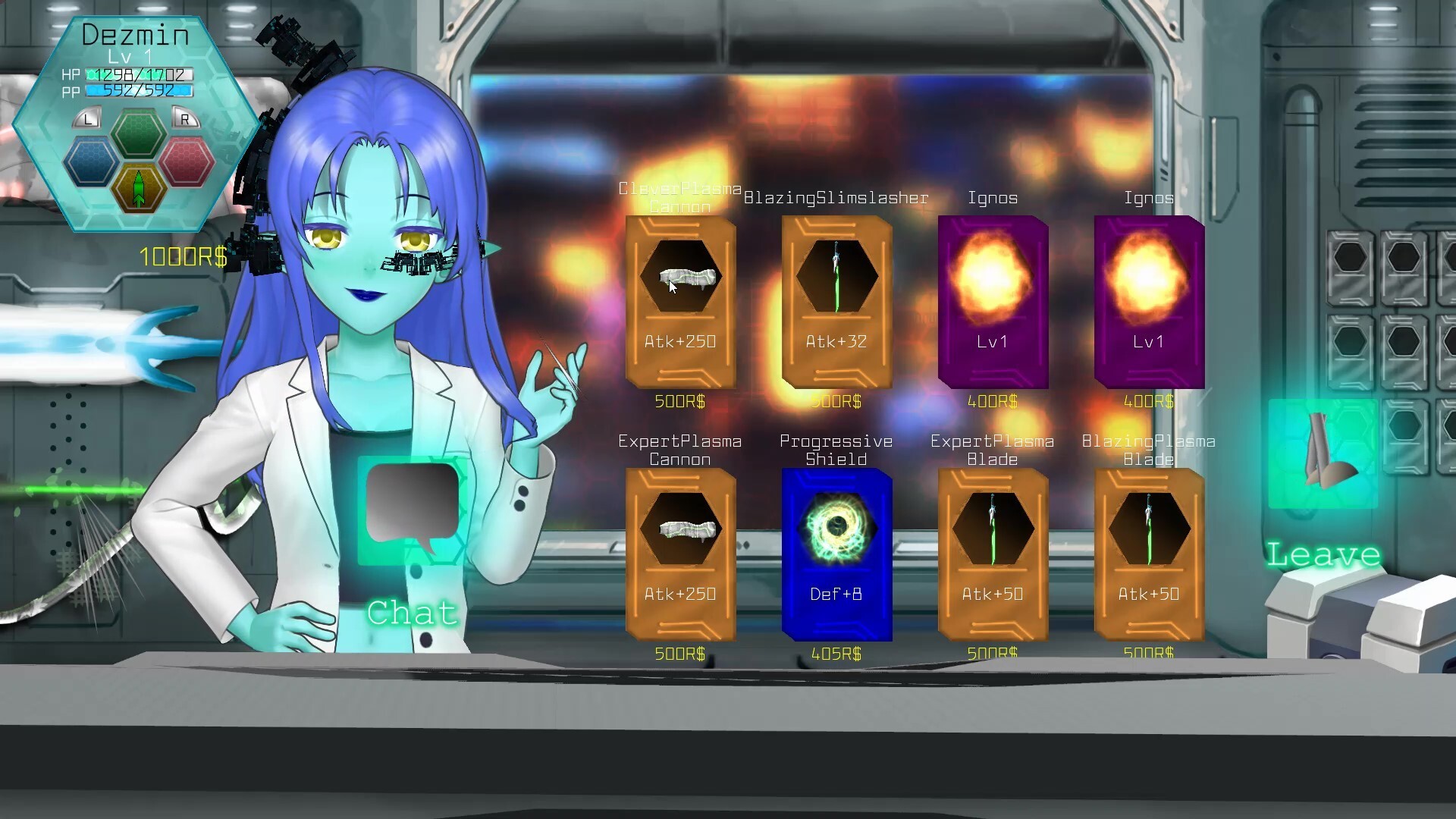Click the 1000R$ currency display
Screen dimensions: 1456x819
coord(182,256)
